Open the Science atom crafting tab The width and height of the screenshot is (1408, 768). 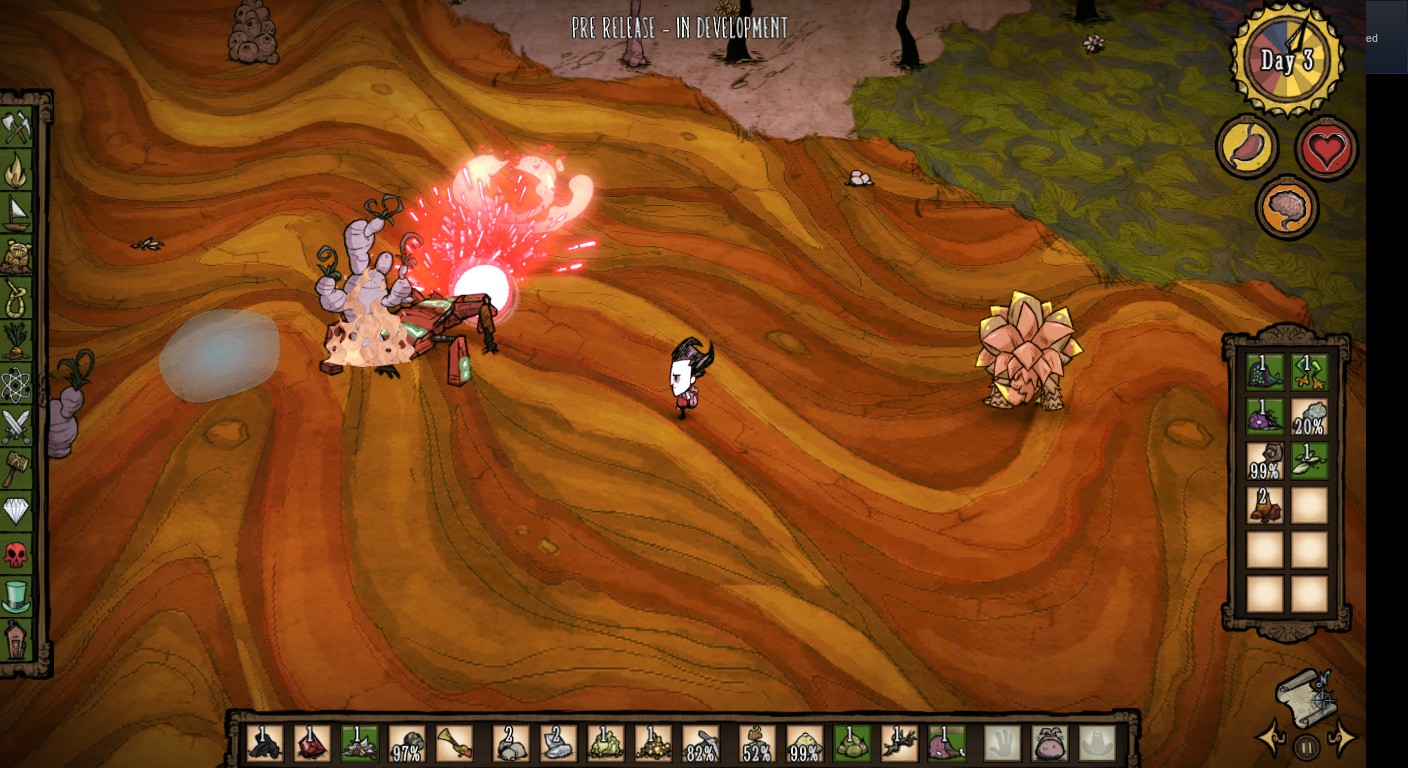(x=16, y=384)
